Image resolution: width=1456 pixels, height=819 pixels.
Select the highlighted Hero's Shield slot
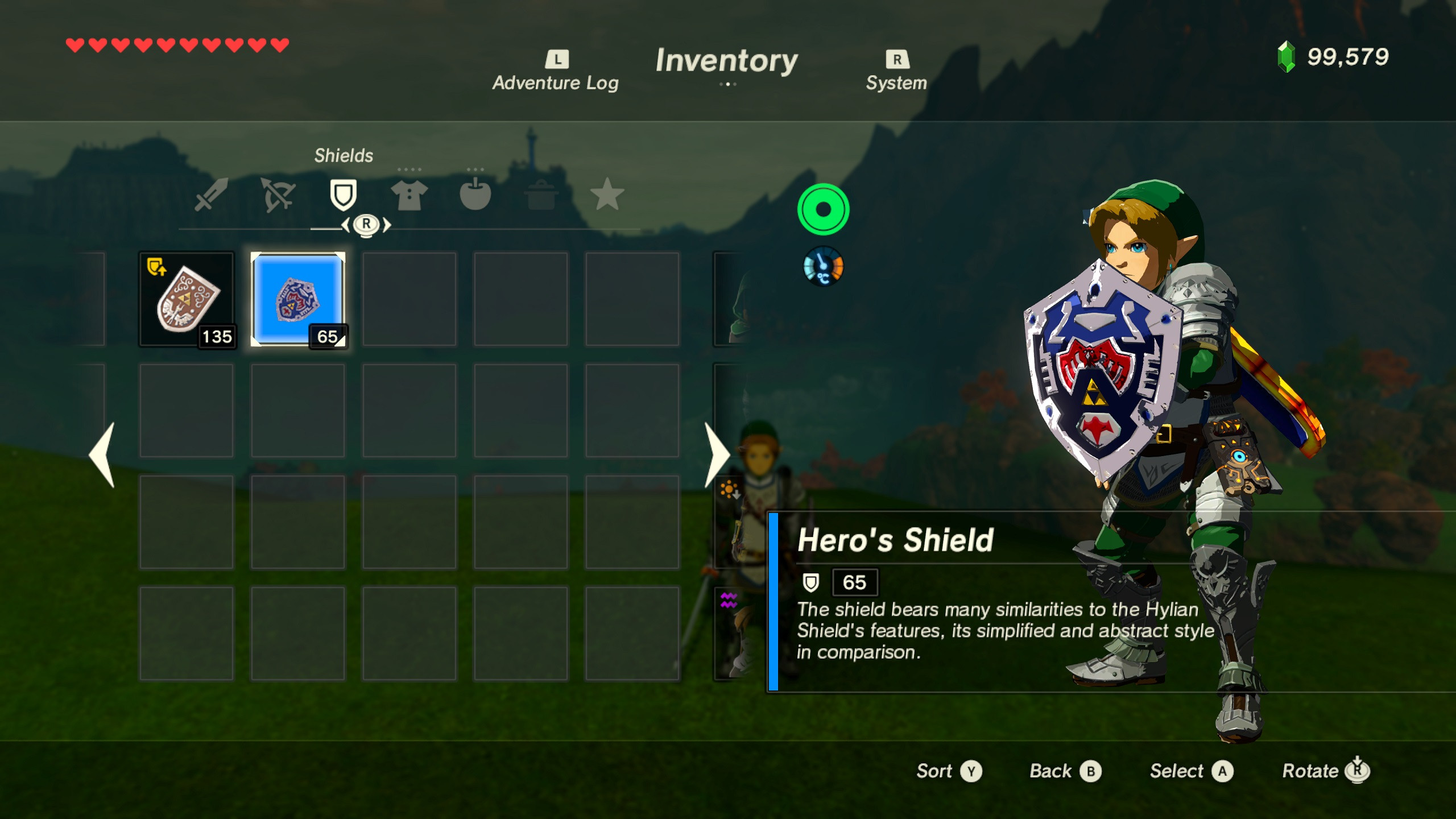(x=298, y=299)
